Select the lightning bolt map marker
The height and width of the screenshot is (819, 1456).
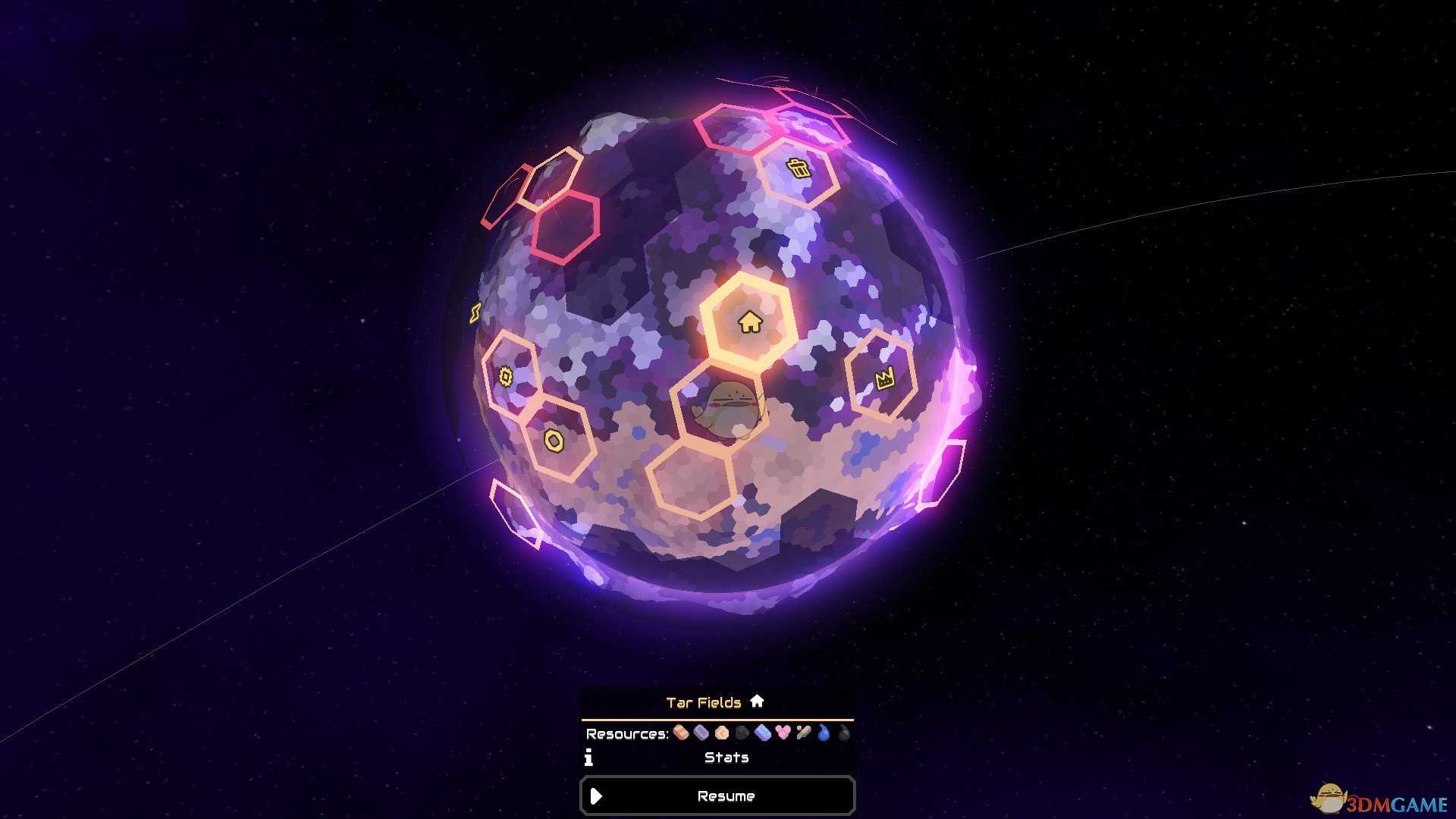tap(475, 312)
